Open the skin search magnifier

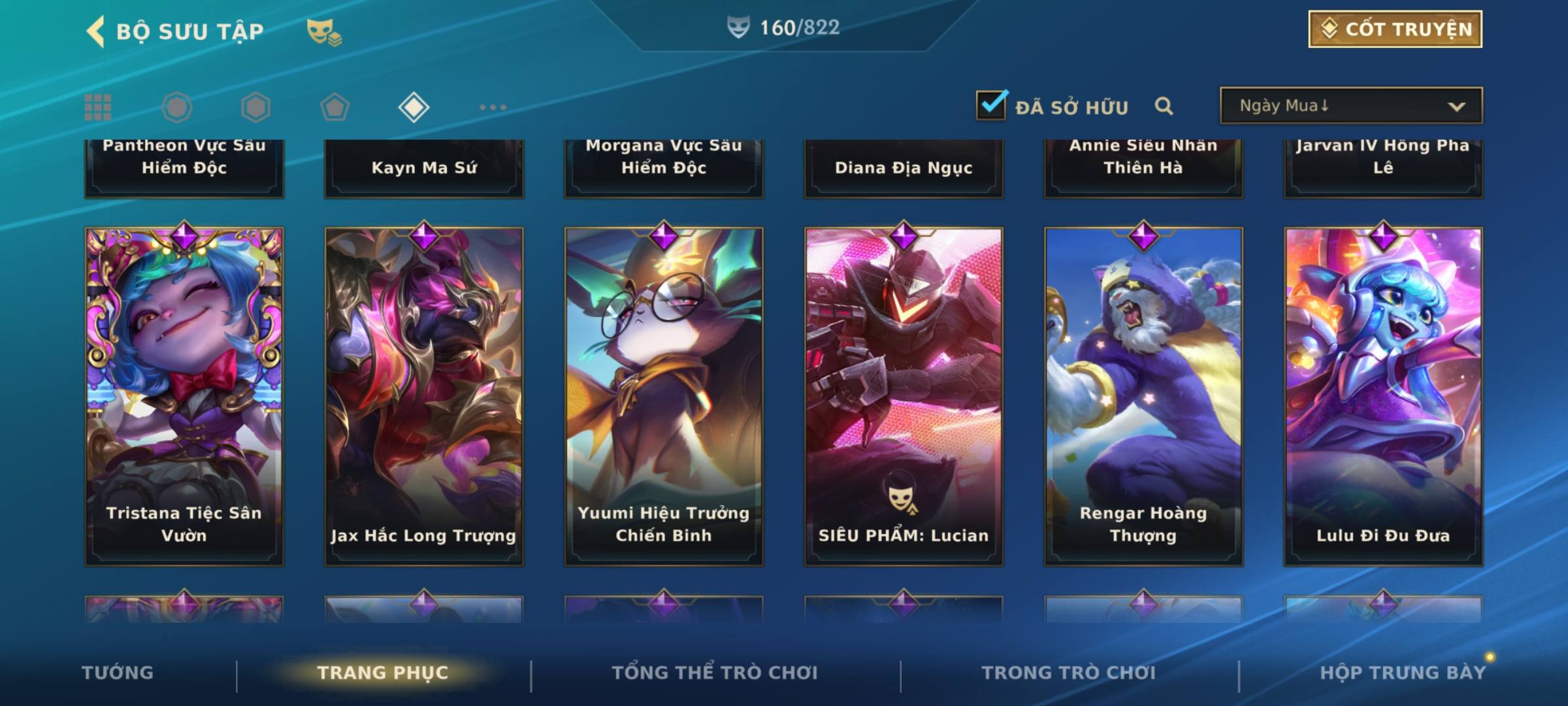tap(1164, 106)
